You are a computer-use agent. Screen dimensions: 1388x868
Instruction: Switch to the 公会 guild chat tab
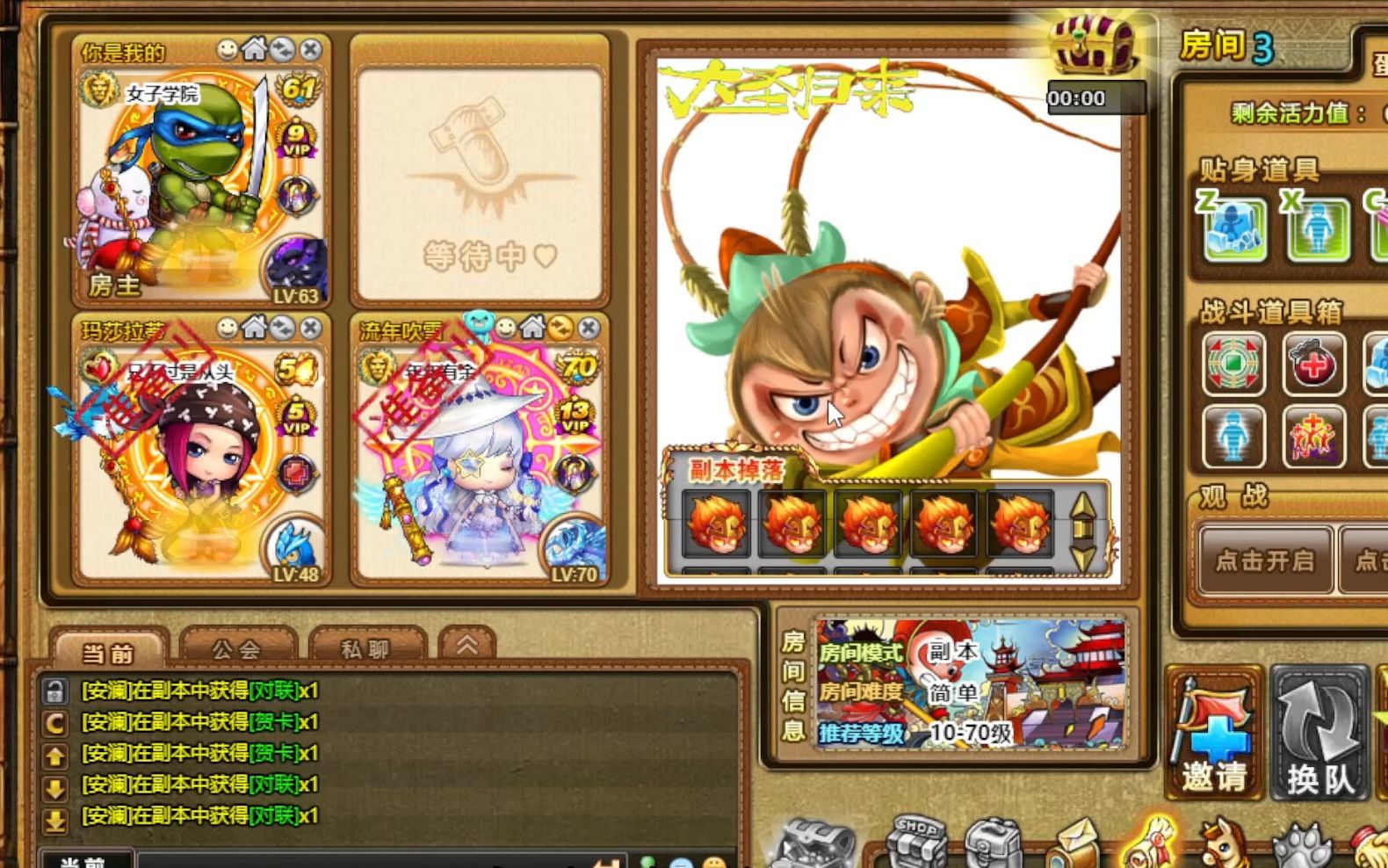click(x=237, y=649)
